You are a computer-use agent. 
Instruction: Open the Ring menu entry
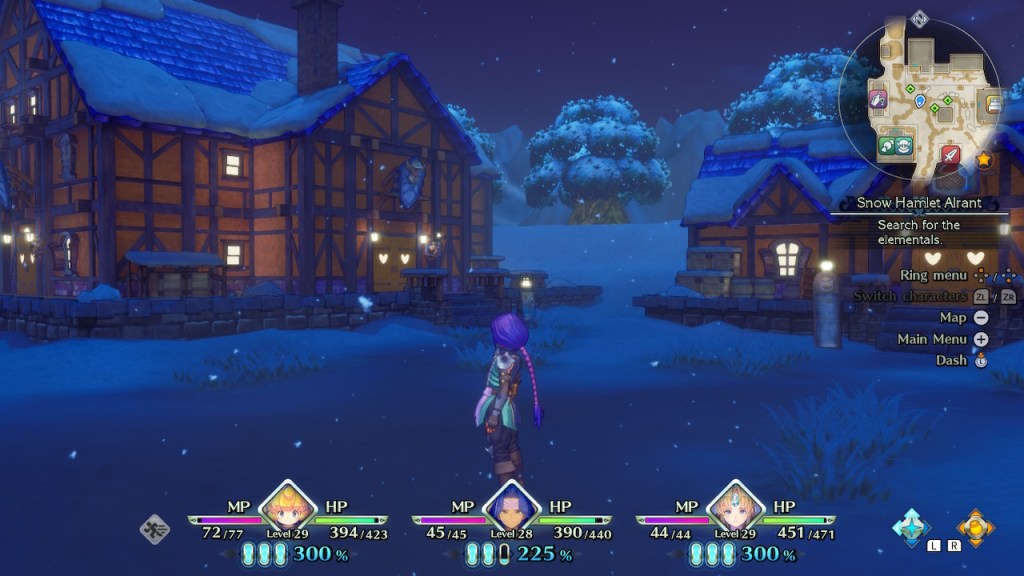point(933,275)
